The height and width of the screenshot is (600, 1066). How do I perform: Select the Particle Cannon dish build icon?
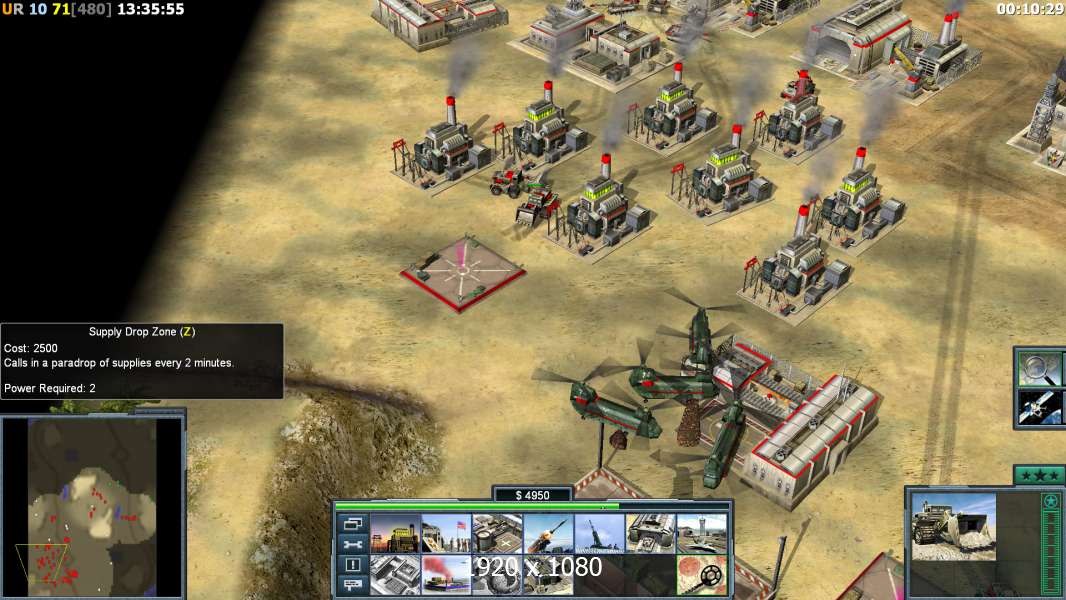point(496,575)
